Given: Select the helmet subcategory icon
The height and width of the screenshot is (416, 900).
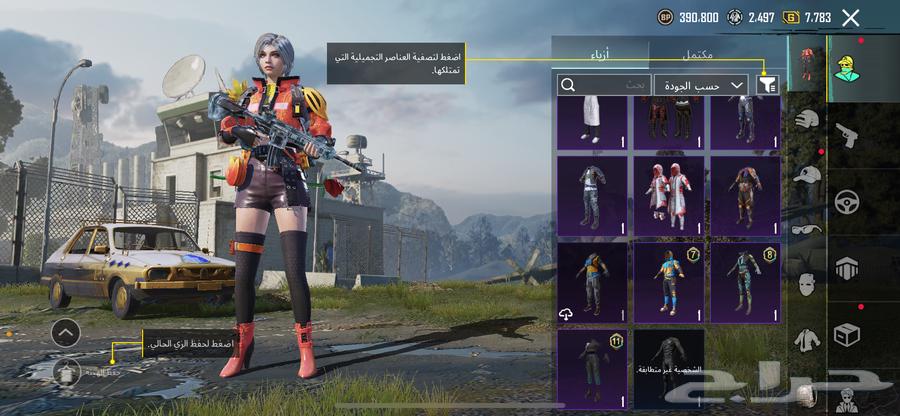Looking at the screenshot, I should [807, 119].
